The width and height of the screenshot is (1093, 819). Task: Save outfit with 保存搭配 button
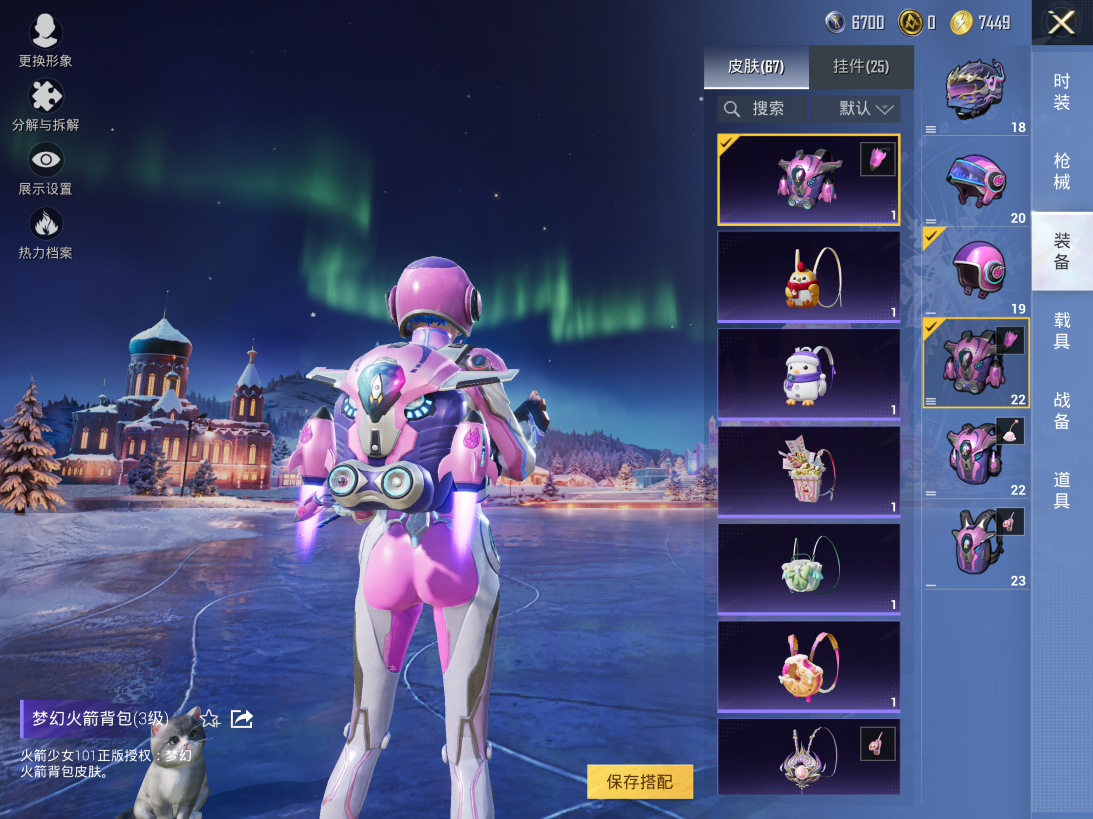tap(640, 782)
